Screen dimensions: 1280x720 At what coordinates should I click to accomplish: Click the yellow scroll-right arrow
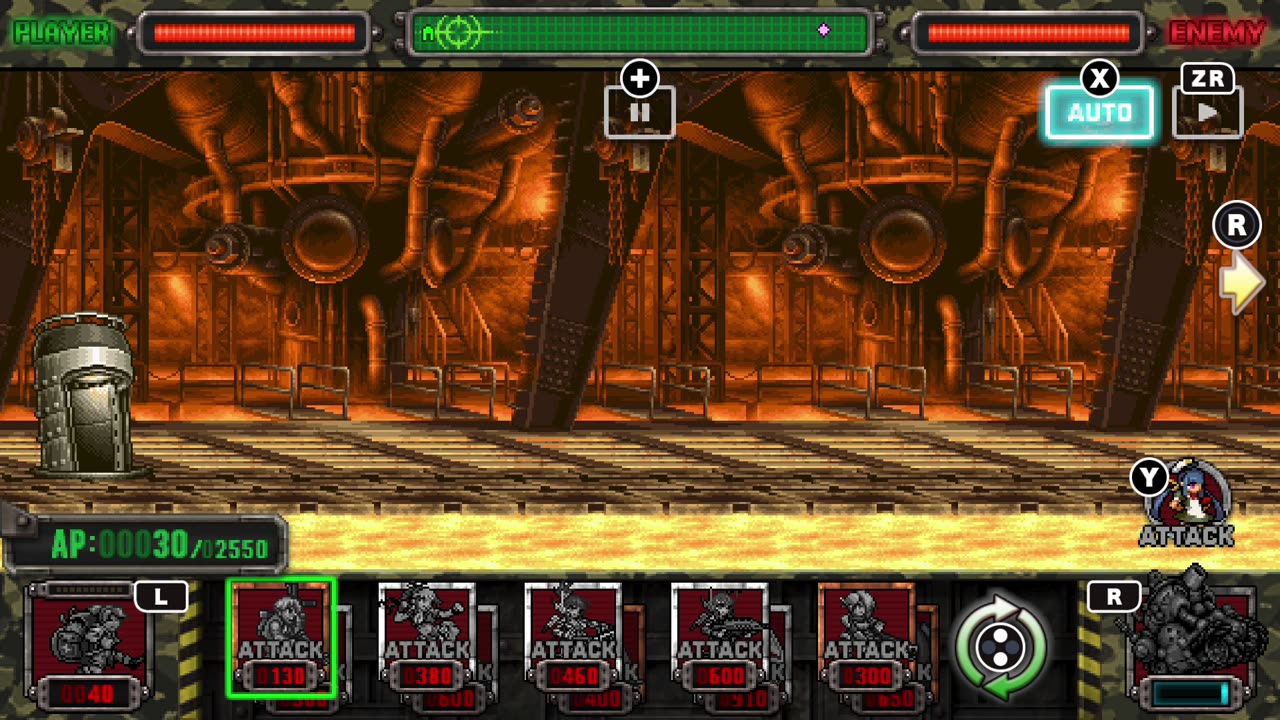pos(1241,283)
